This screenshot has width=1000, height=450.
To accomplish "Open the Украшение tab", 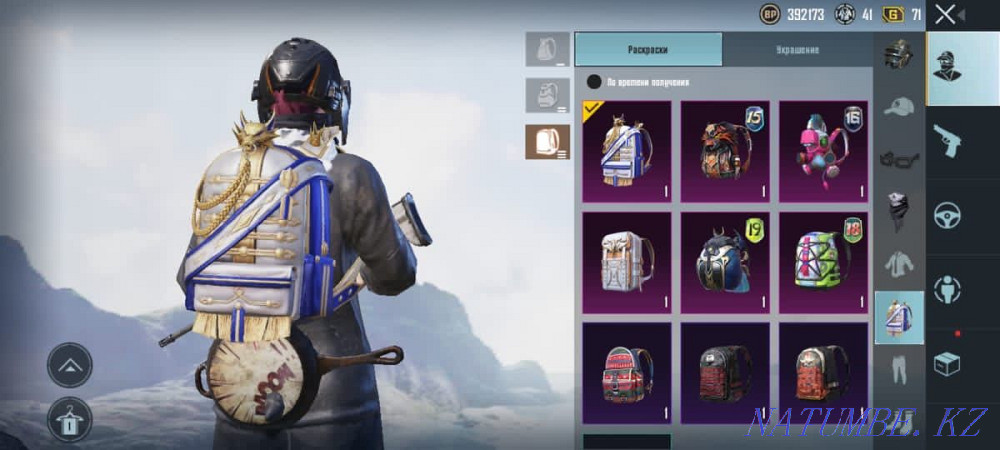I will [x=797, y=49].
